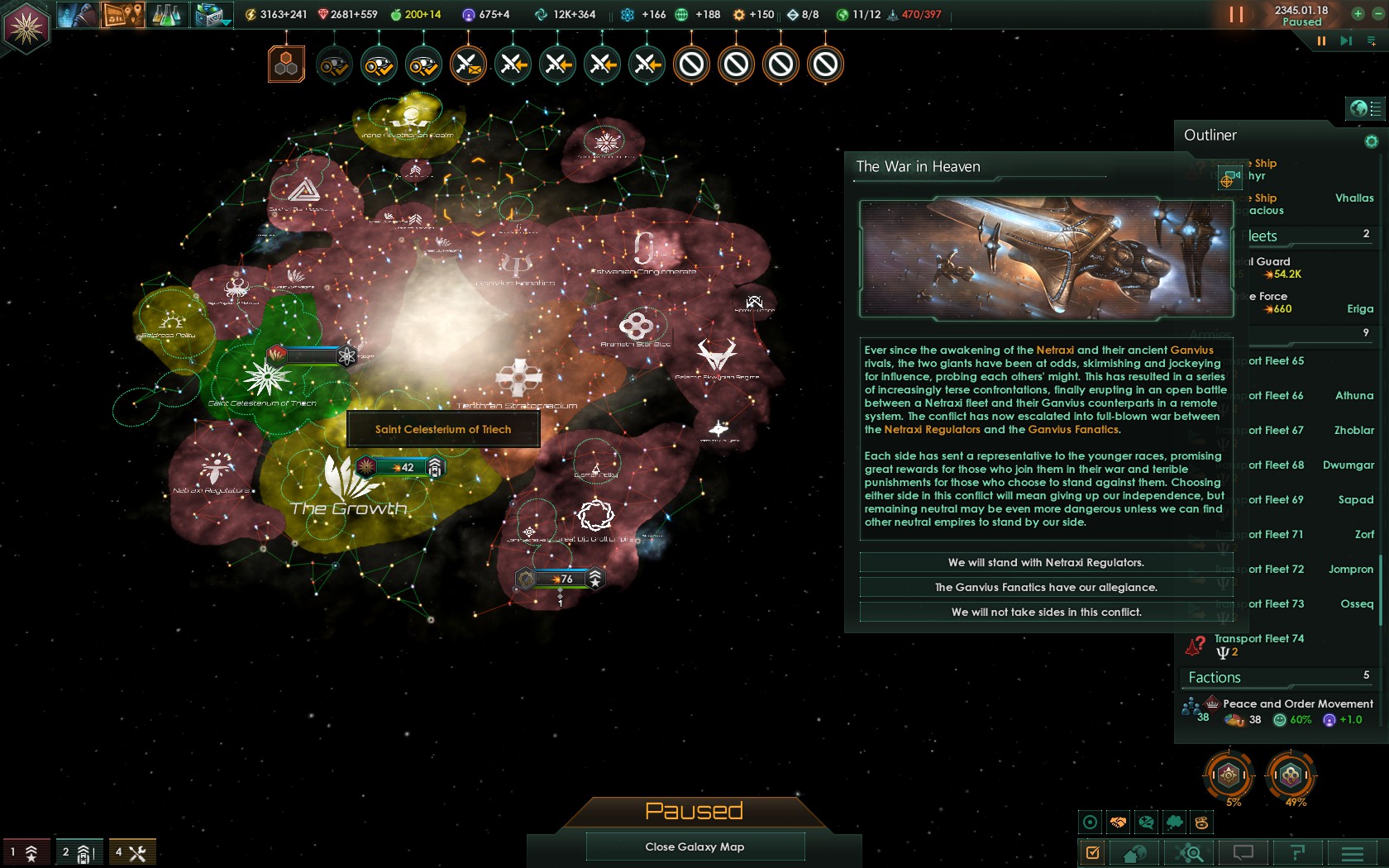Viewport: 1389px width, 868px height.
Task: Open the Situation Log button
Action: pyautogui.click(x=122, y=15)
